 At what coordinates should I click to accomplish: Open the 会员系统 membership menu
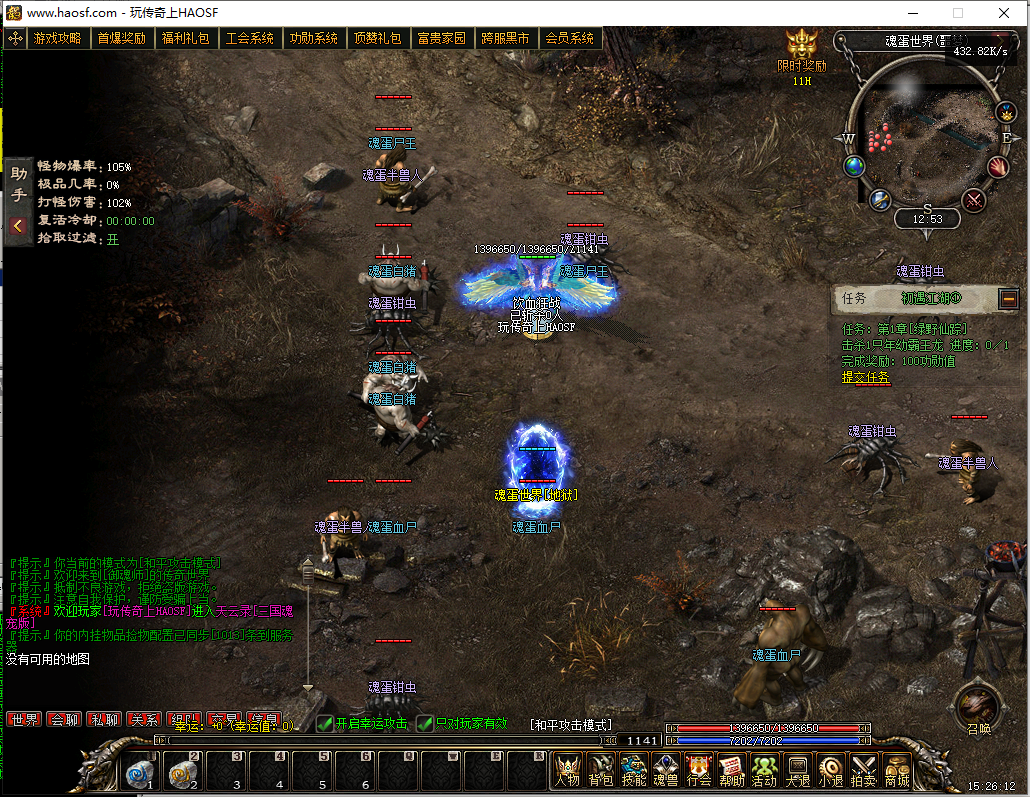click(x=569, y=39)
